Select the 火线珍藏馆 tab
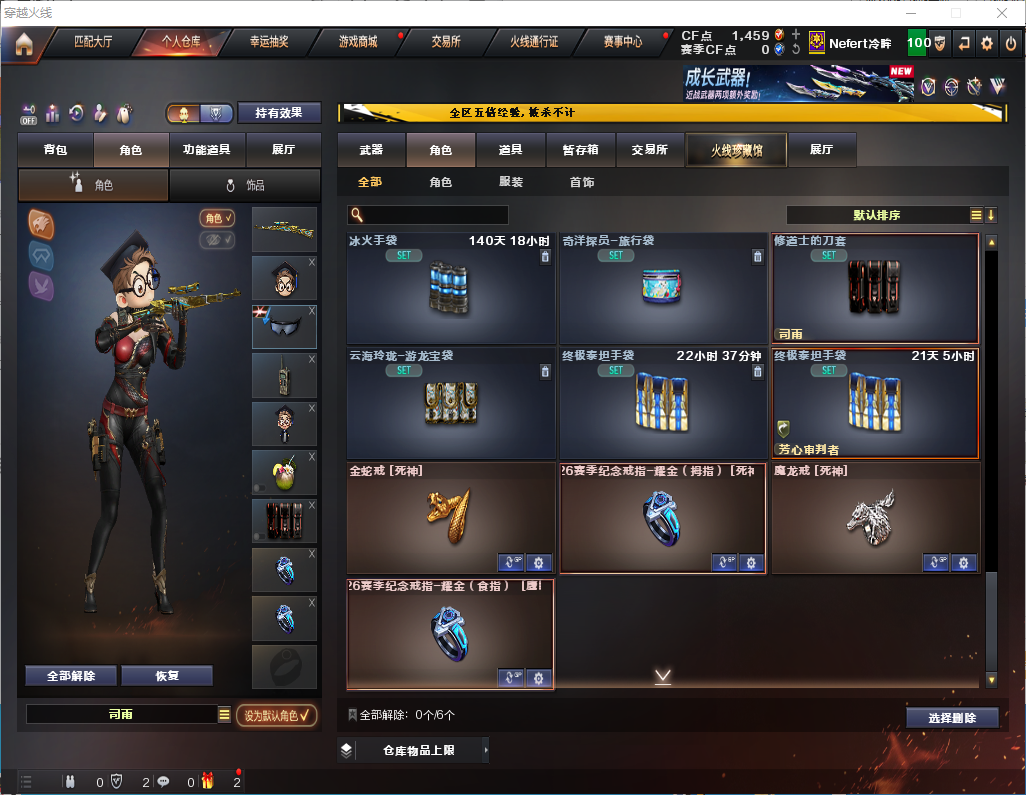This screenshot has width=1026, height=795. [x=736, y=150]
